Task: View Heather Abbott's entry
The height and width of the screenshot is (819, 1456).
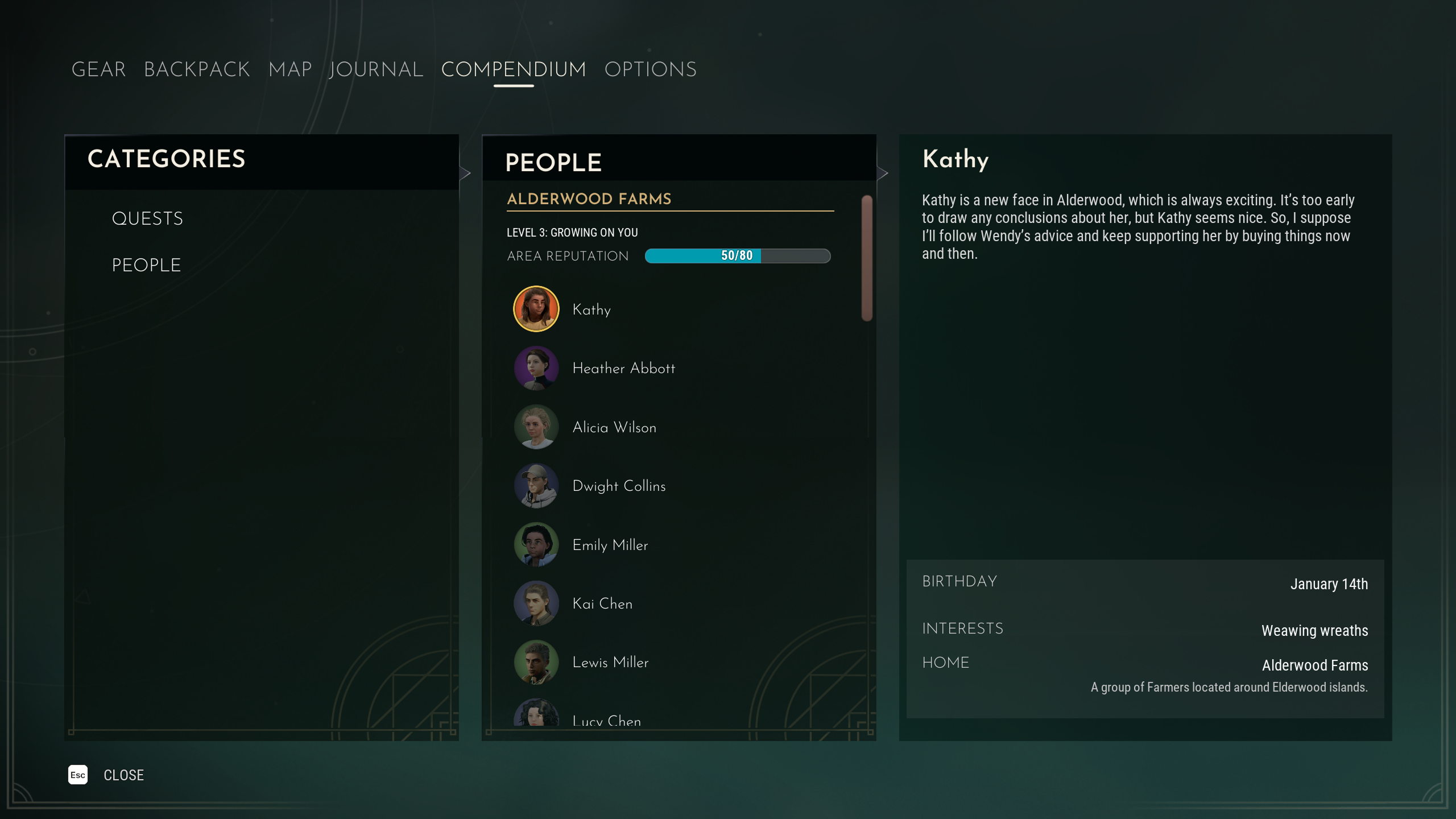Action: [623, 369]
